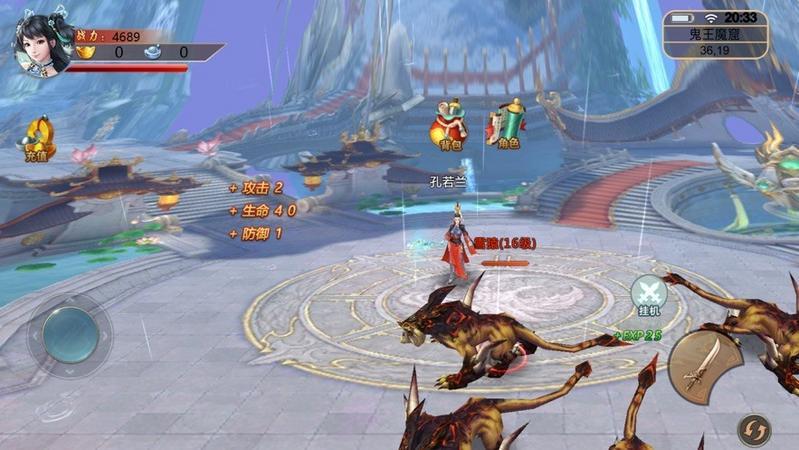Open the 充值 recharge shop
The width and height of the screenshot is (799, 450).
click(x=40, y=139)
